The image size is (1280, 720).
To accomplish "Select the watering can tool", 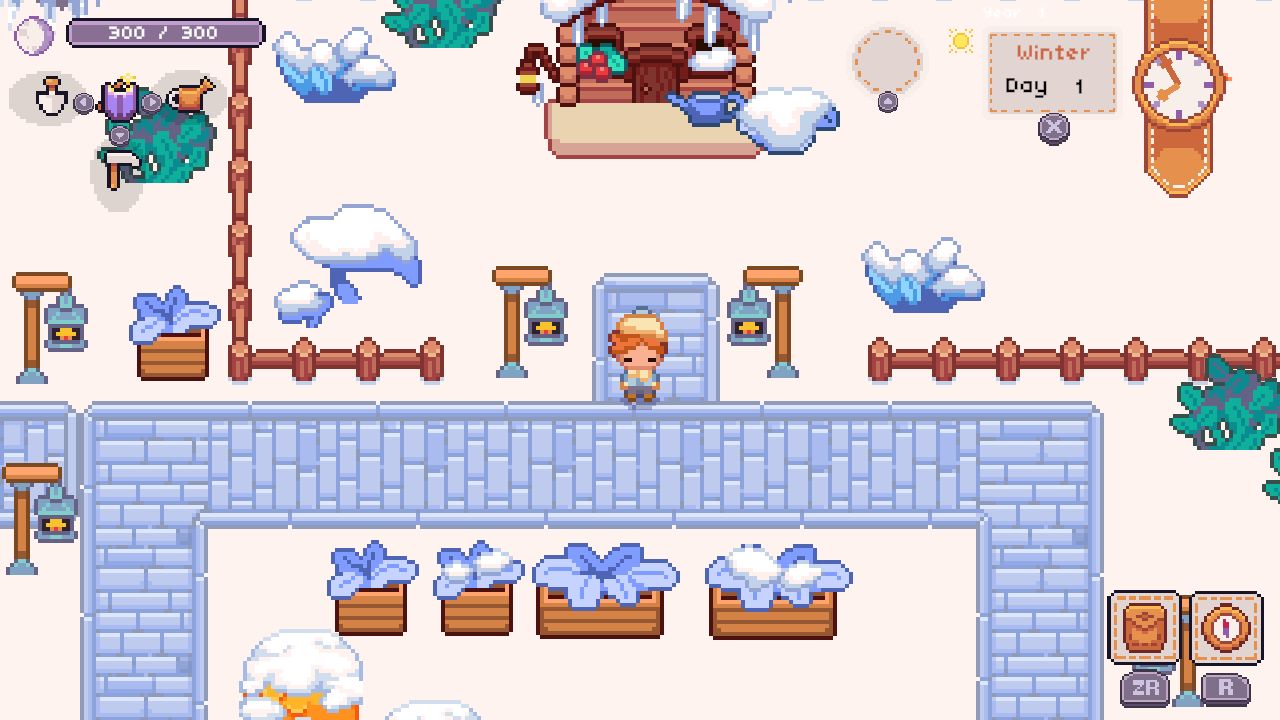I will coord(191,96).
